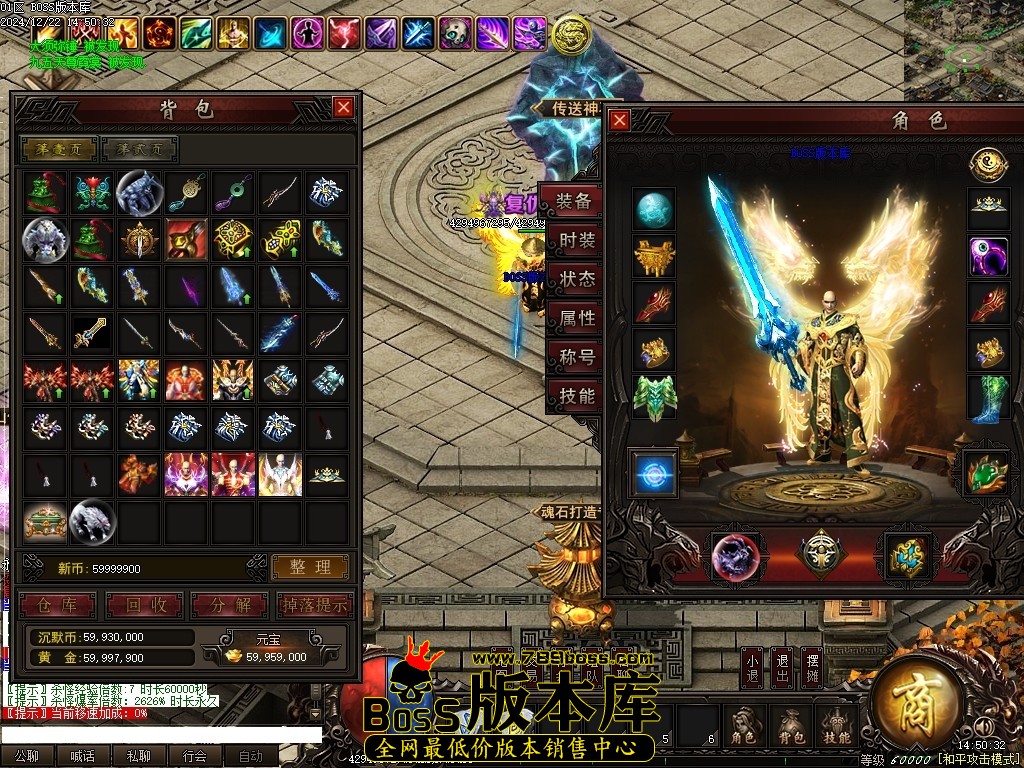Close the 背包 backpack window
Viewport: 1024px width, 768px height.
343,107
